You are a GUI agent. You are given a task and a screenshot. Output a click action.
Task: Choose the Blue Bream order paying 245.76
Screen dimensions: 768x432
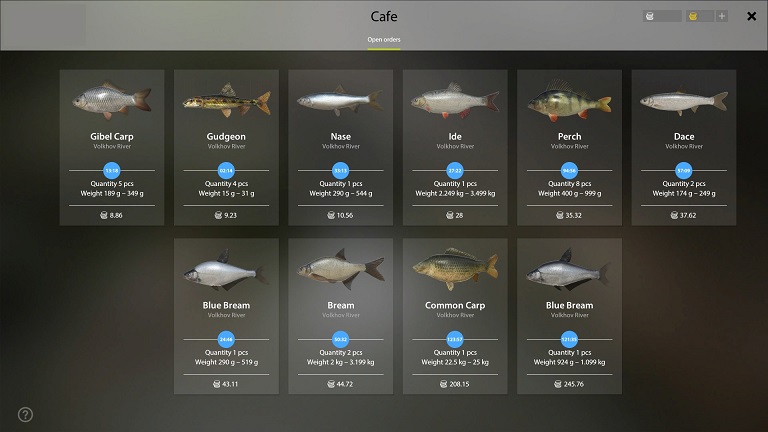[x=569, y=316]
